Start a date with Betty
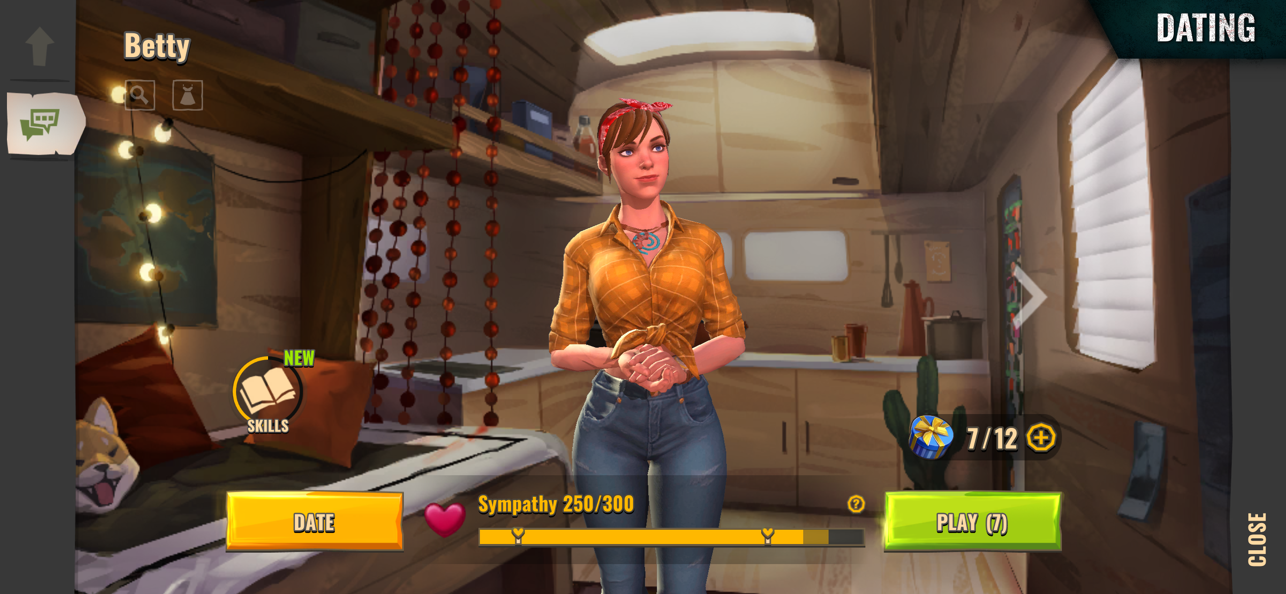 [x=314, y=521]
